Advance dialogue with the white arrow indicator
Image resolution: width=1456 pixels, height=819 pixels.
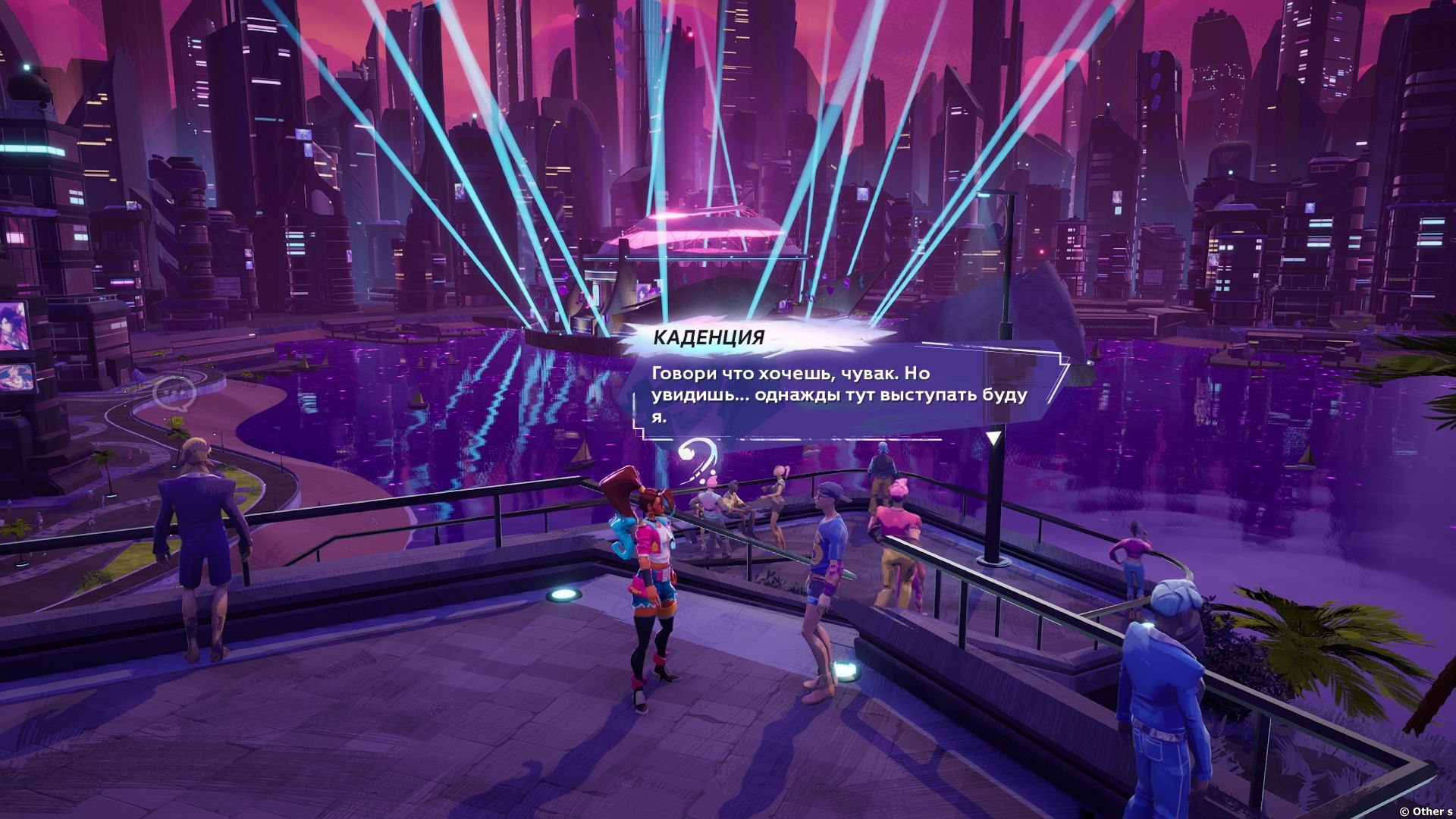point(993,438)
